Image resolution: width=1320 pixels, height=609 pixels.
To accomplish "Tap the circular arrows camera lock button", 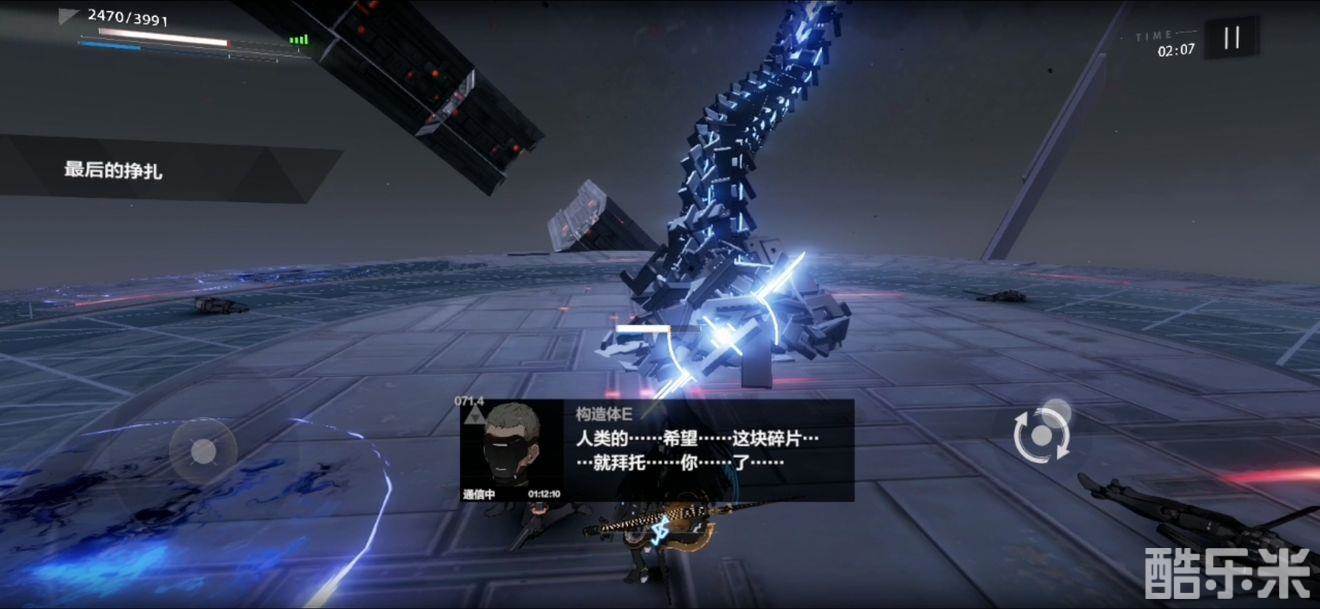I will tap(1042, 436).
